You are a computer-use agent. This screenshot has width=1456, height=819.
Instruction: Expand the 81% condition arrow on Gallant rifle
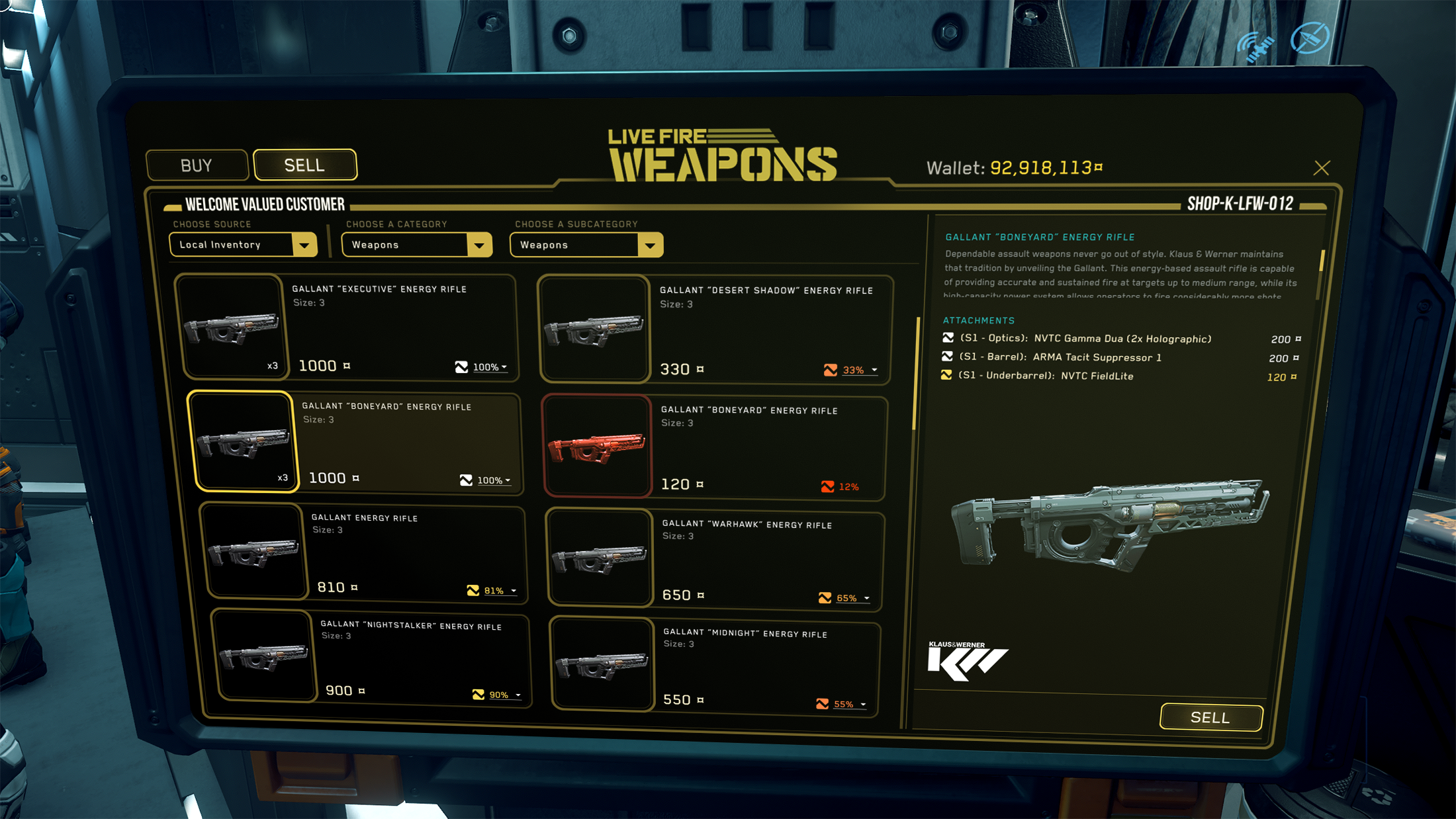514,591
